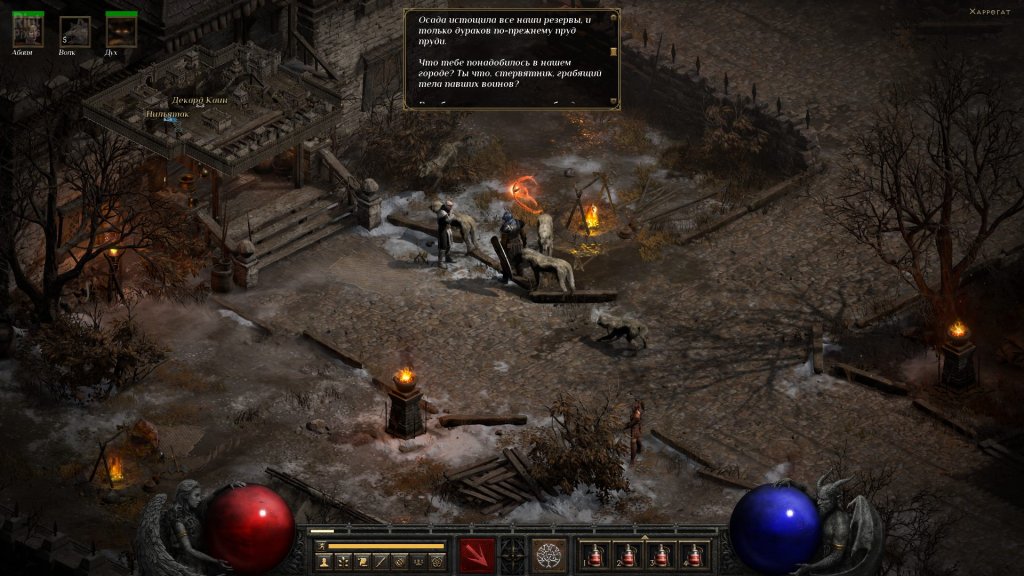Click the dialogue box scroll-up arrow
The image size is (1024, 576).
pos(613,18)
